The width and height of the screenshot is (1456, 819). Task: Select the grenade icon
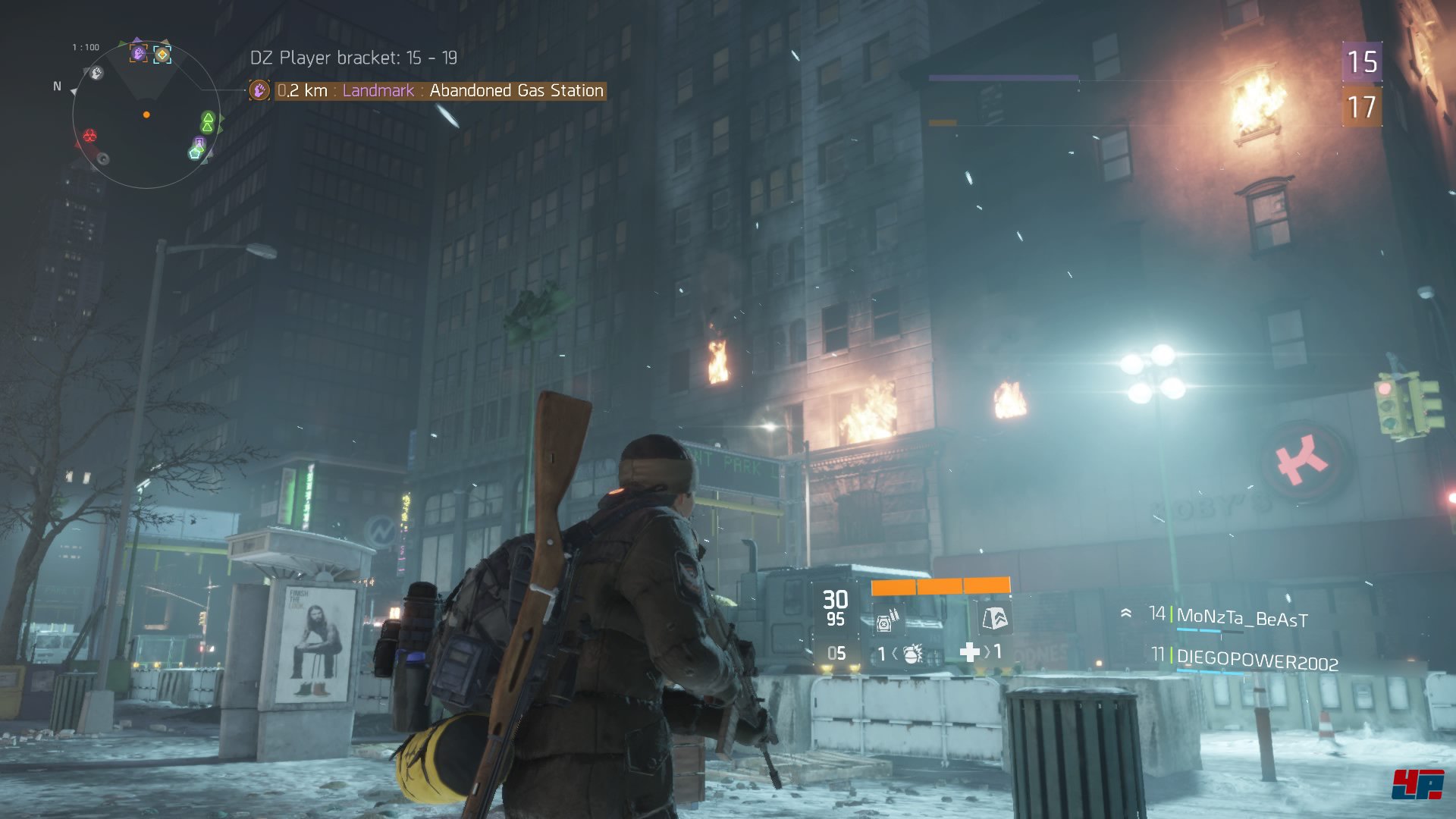[x=912, y=654]
